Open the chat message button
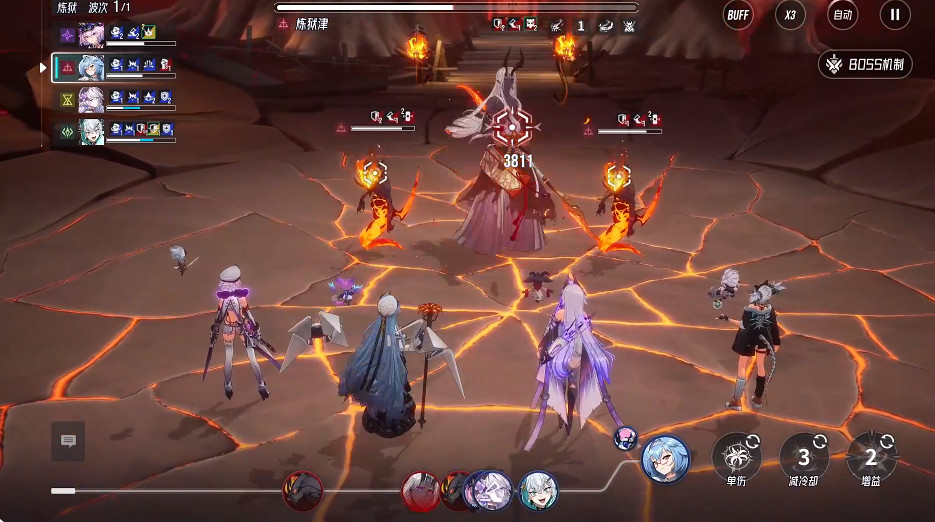Image resolution: width=935 pixels, height=522 pixels. click(68, 441)
